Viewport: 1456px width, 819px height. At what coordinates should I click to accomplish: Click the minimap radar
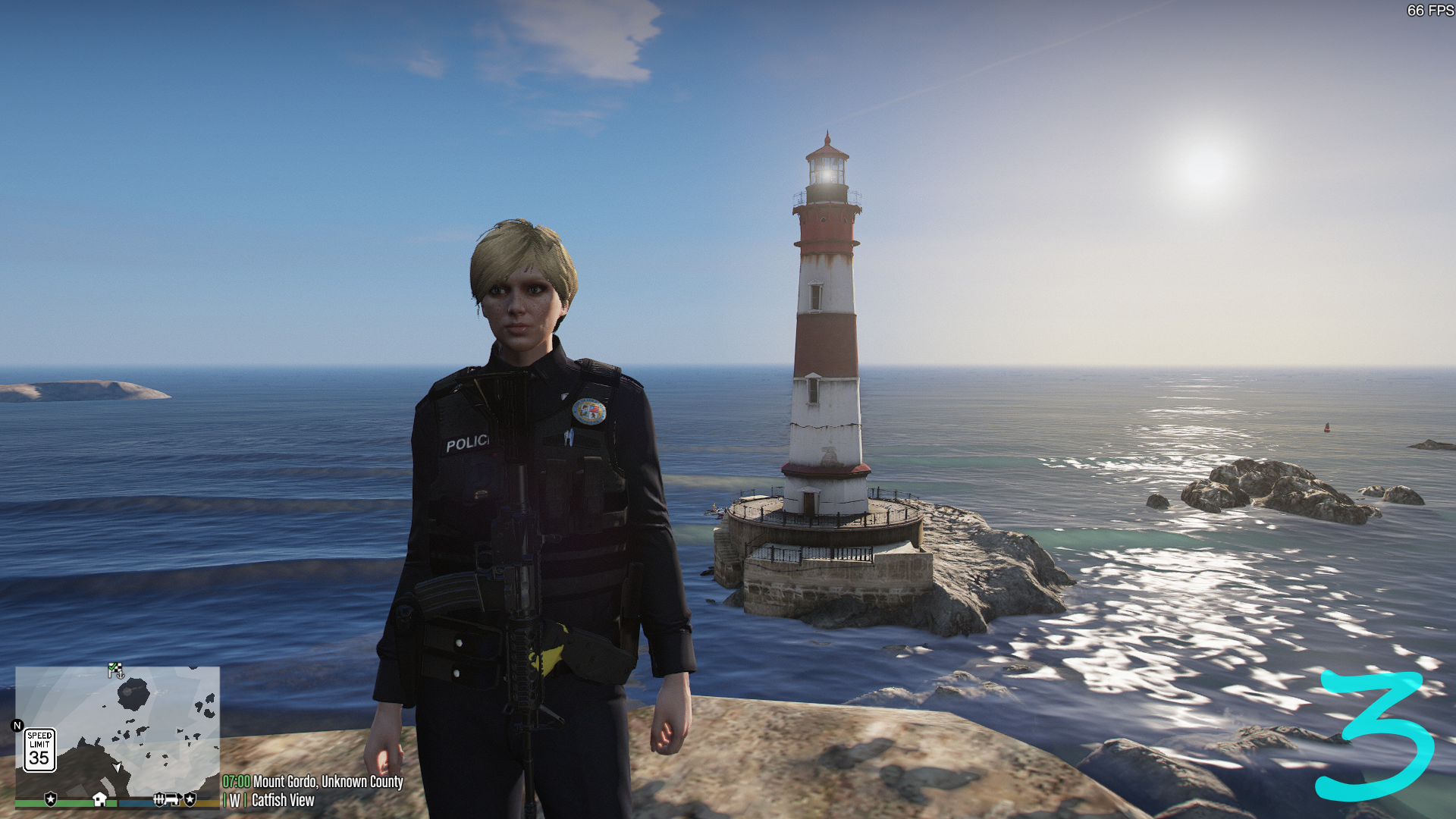[118, 732]
